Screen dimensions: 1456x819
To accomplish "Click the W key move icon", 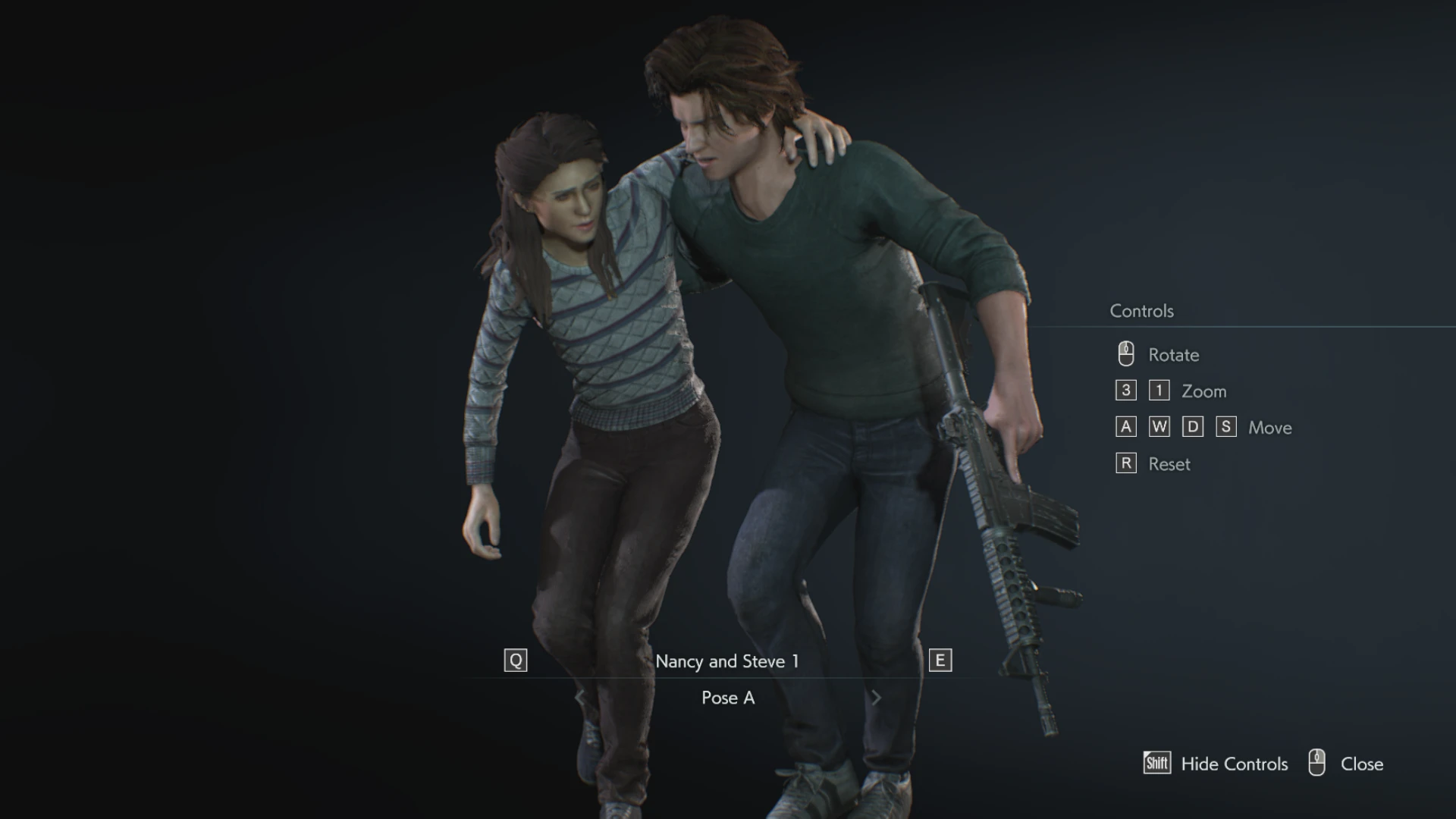I will pos(1159,426).
